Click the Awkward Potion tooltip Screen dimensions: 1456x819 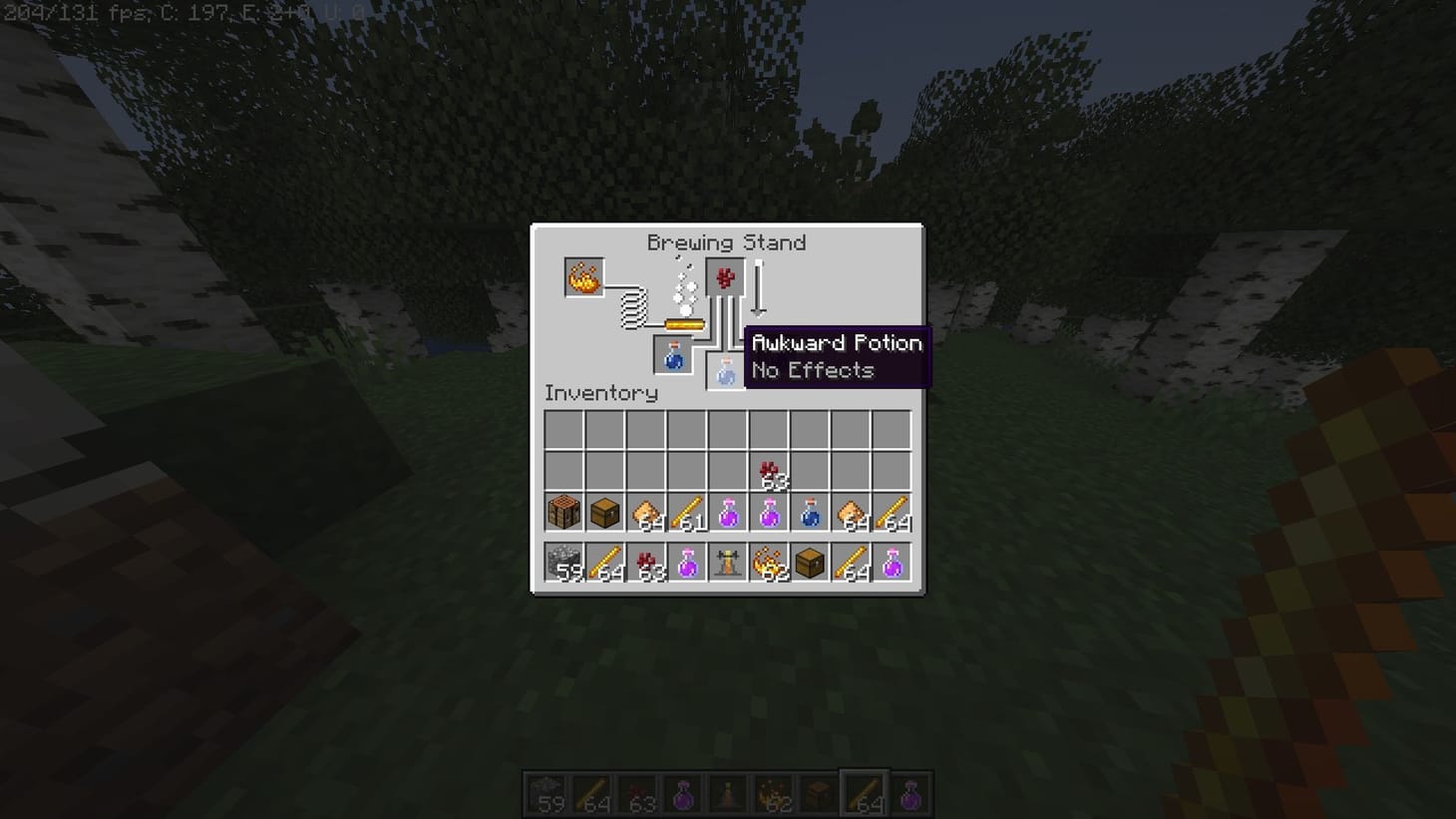click(x=836, y=356)
